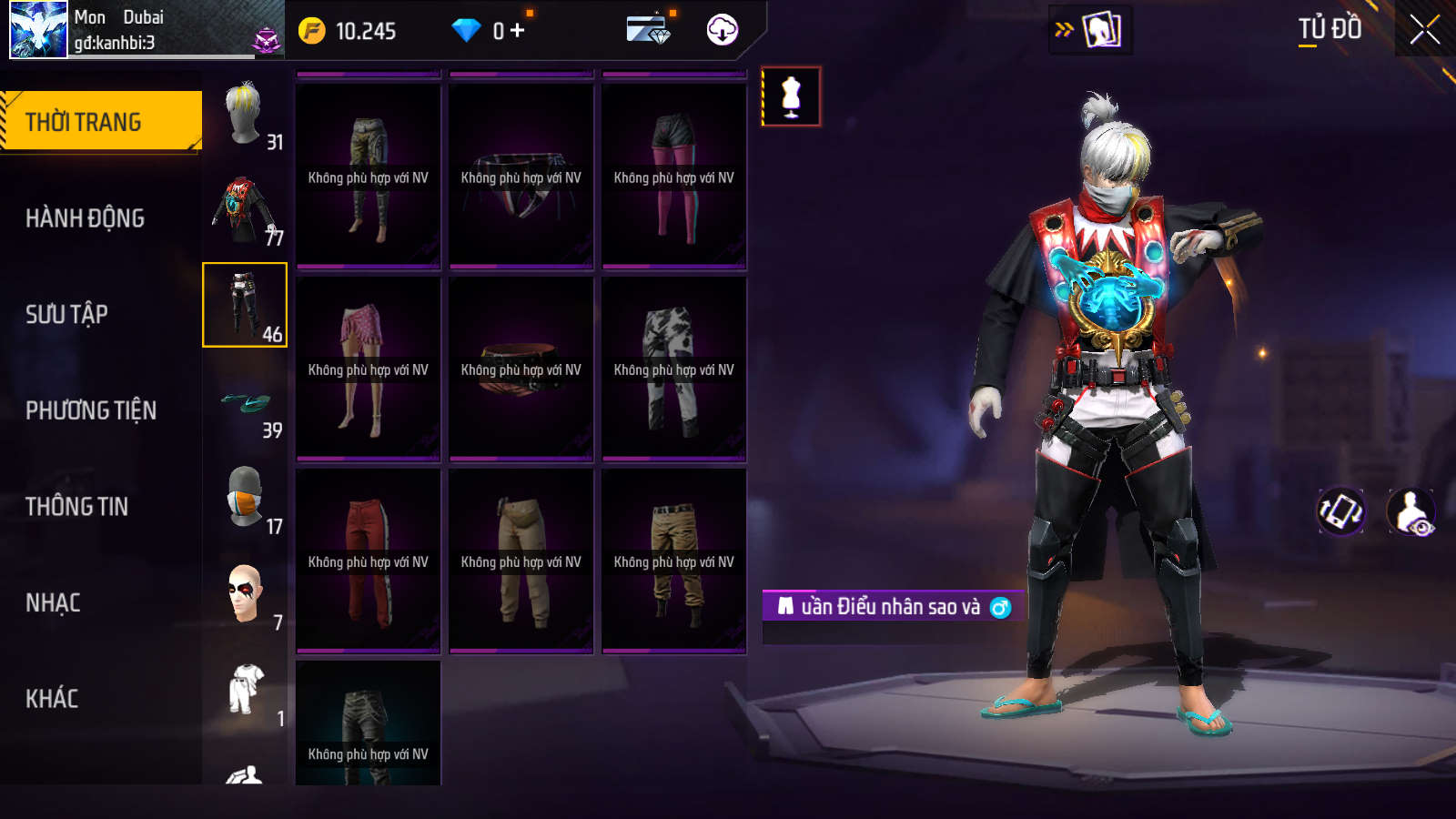1456x819 pixels.
Task: Go to the THÔNG TIN tab
Action: (76, 507)
